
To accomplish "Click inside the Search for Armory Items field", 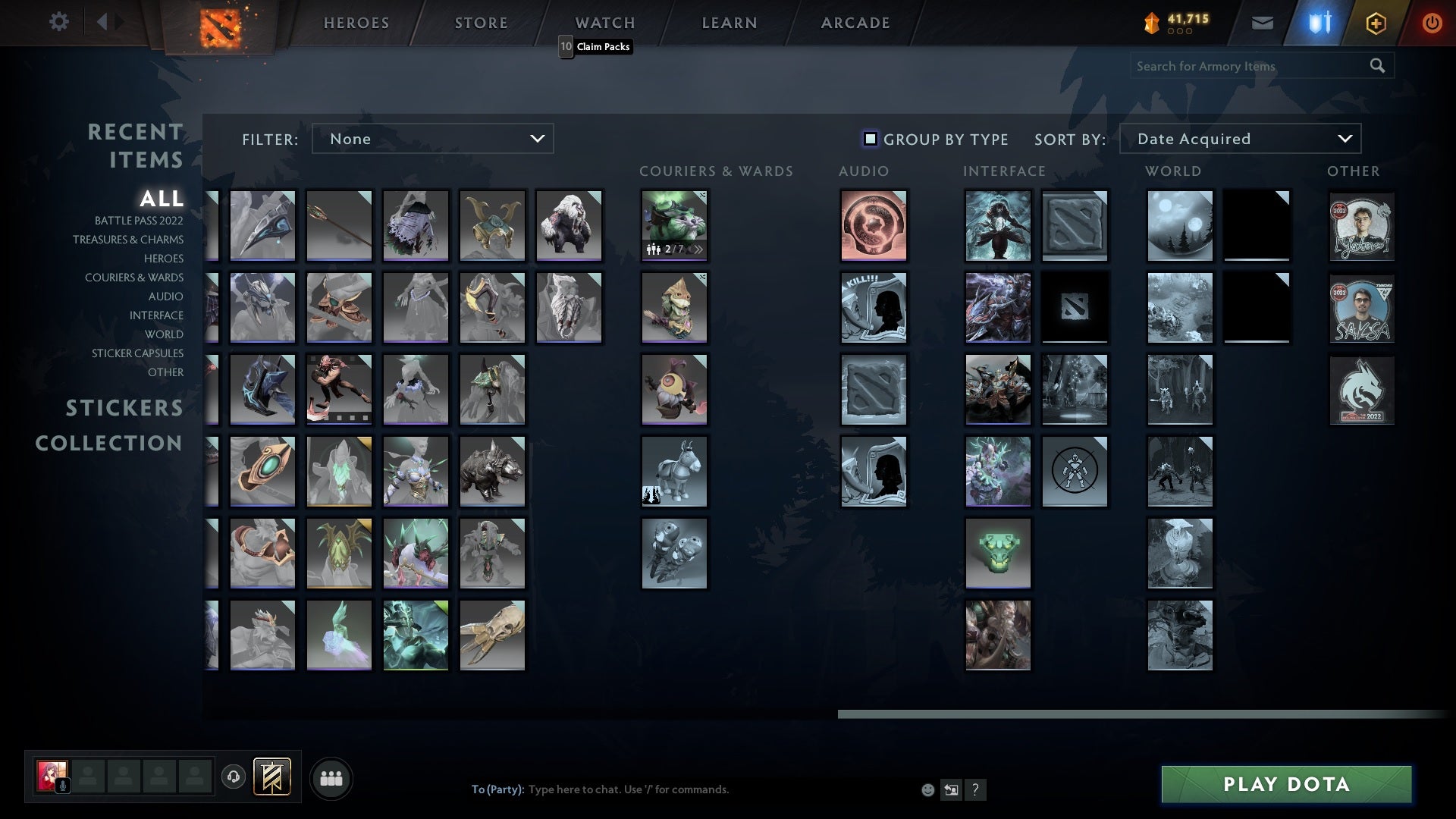I will (1244, 66).
